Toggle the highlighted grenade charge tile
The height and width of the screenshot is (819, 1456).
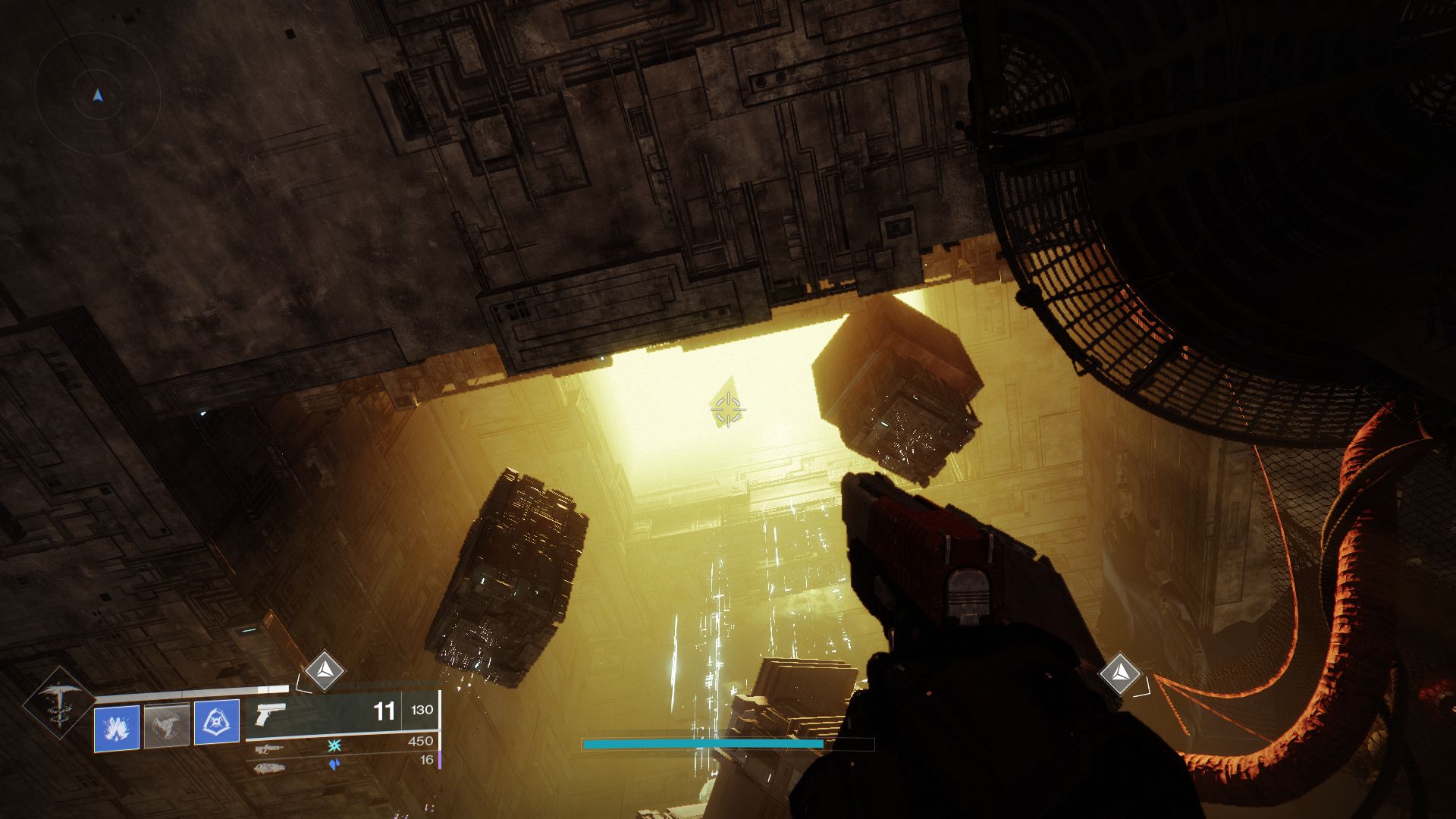(x=118, y=726)
